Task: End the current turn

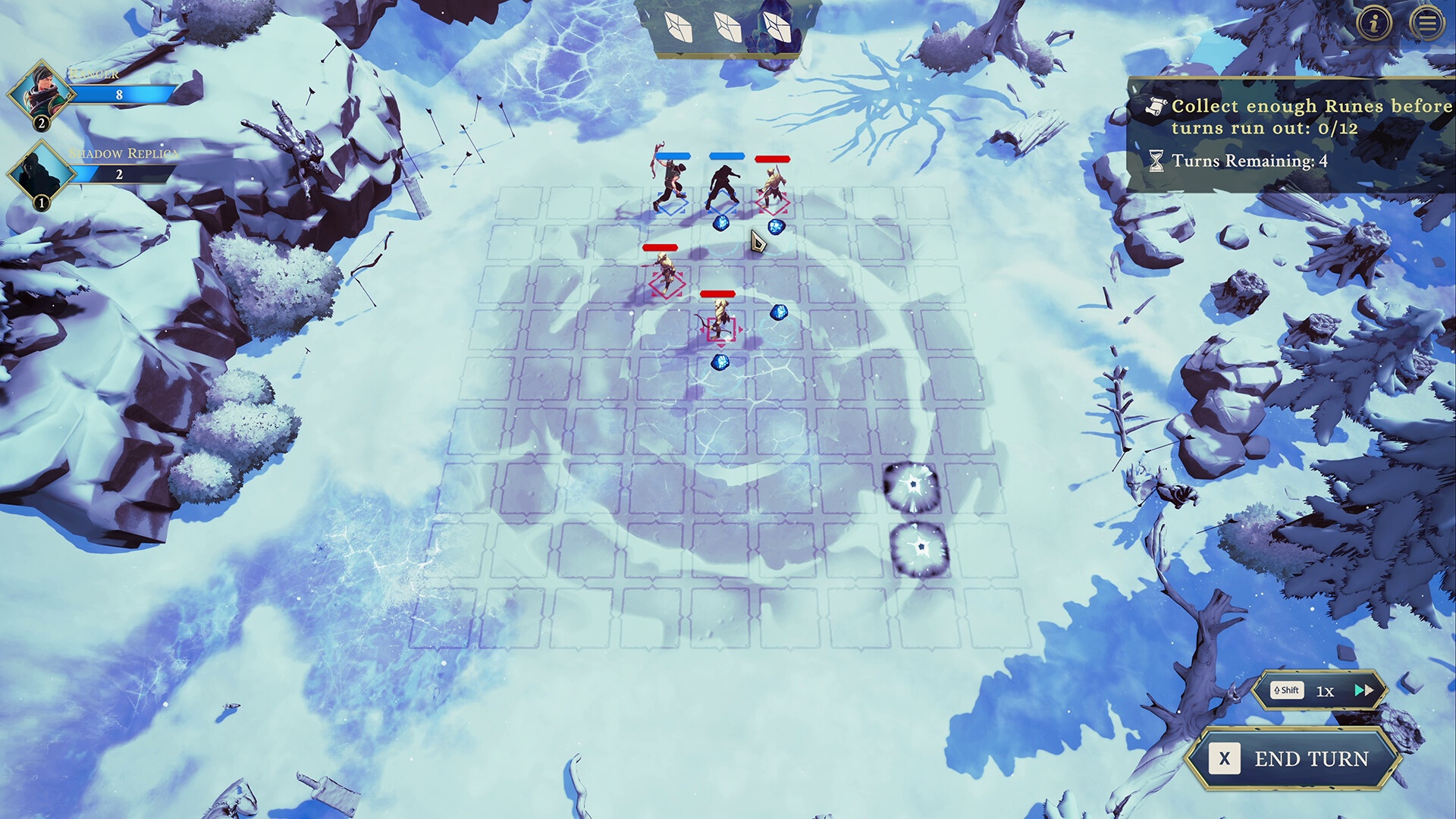Action: pos(1294,758)
